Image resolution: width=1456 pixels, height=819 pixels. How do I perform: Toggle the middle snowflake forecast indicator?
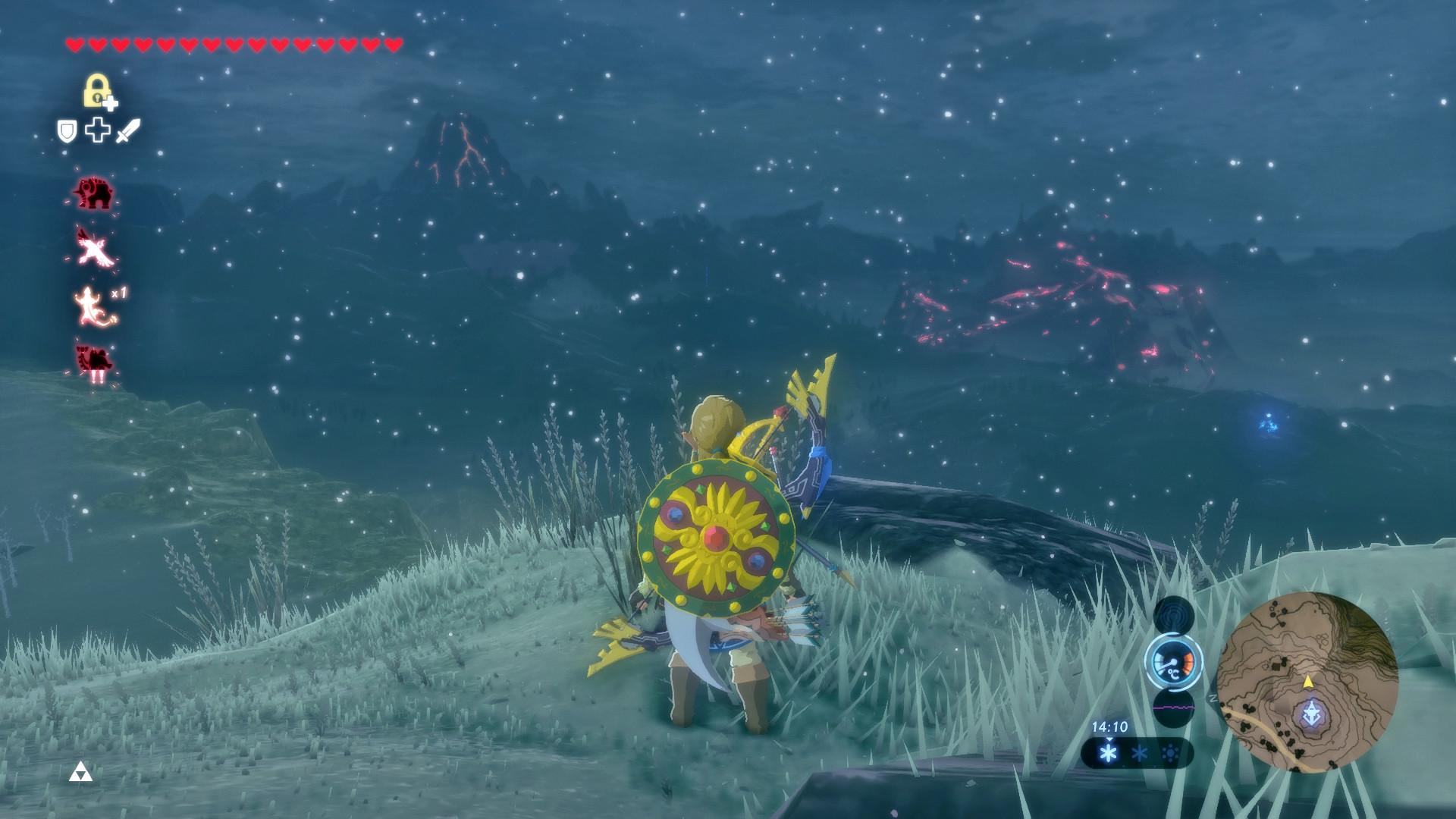(x=1138, y=753)
